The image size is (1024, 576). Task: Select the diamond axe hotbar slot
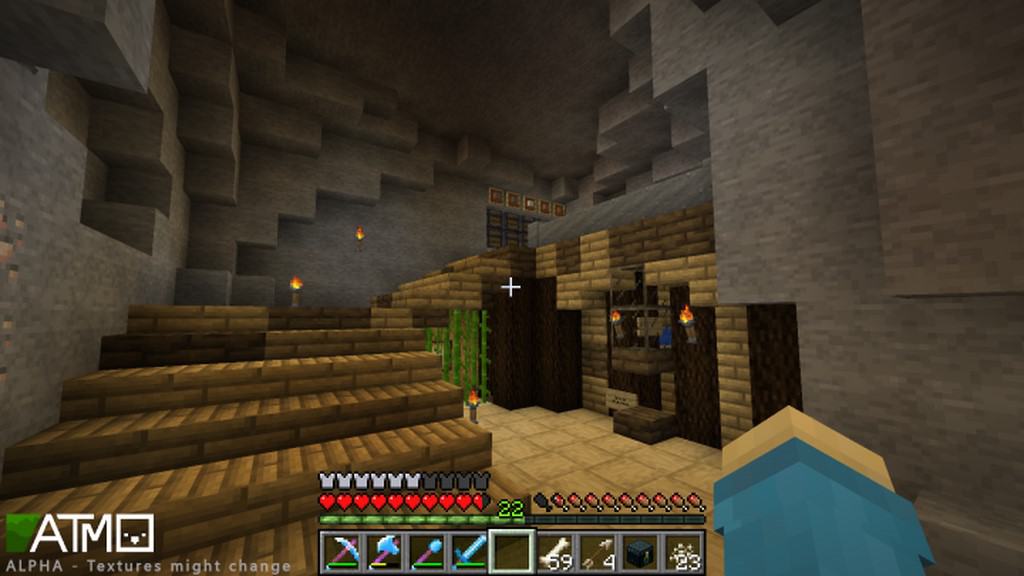coord(385,552)
